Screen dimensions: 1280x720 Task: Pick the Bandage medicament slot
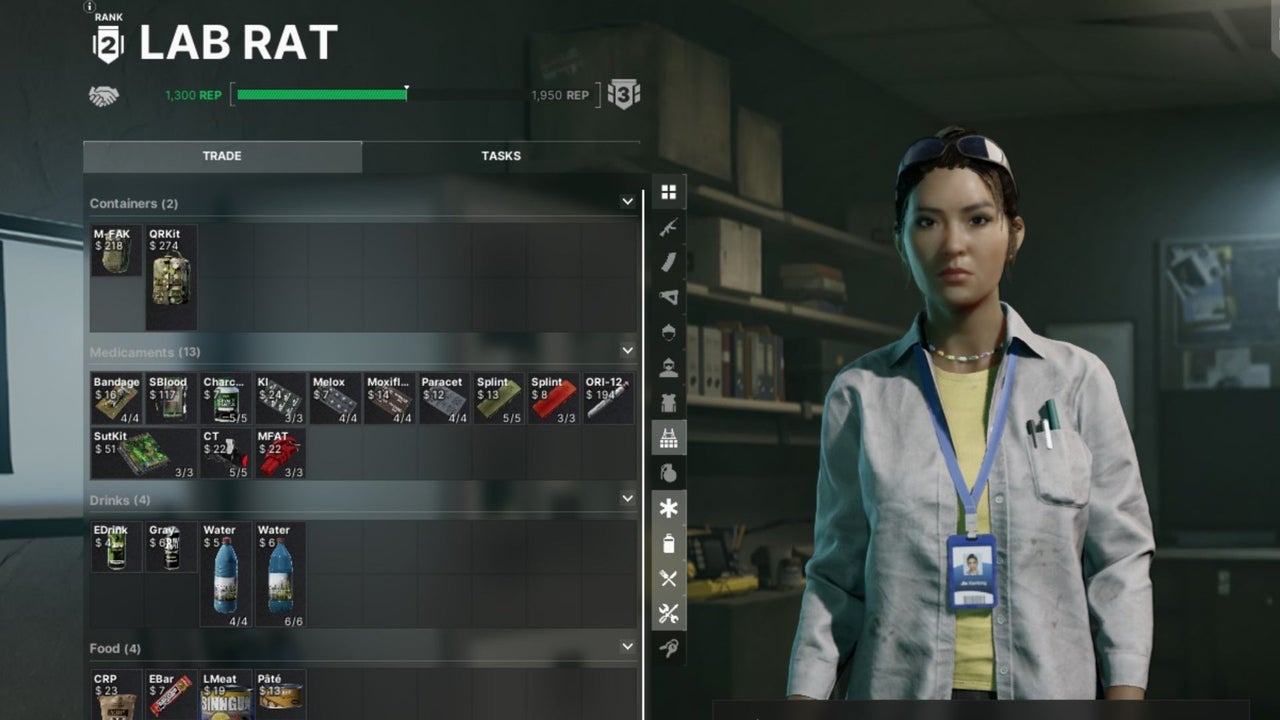[116, 398]
